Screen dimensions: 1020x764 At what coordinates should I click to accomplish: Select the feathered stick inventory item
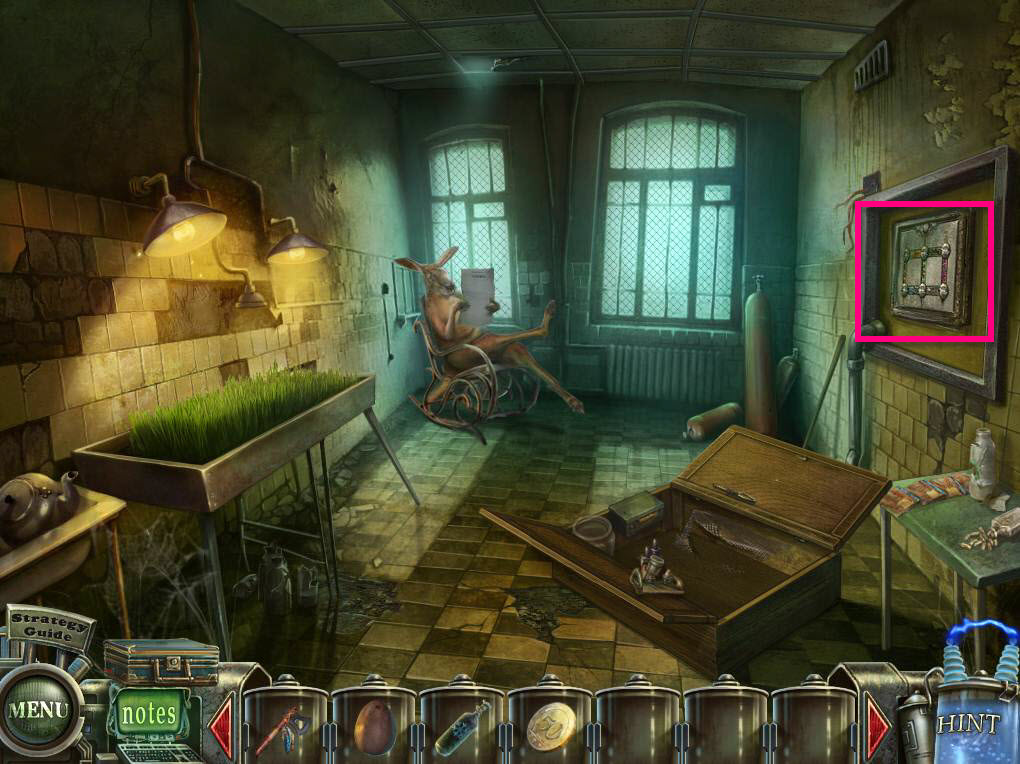pos(285,728)
